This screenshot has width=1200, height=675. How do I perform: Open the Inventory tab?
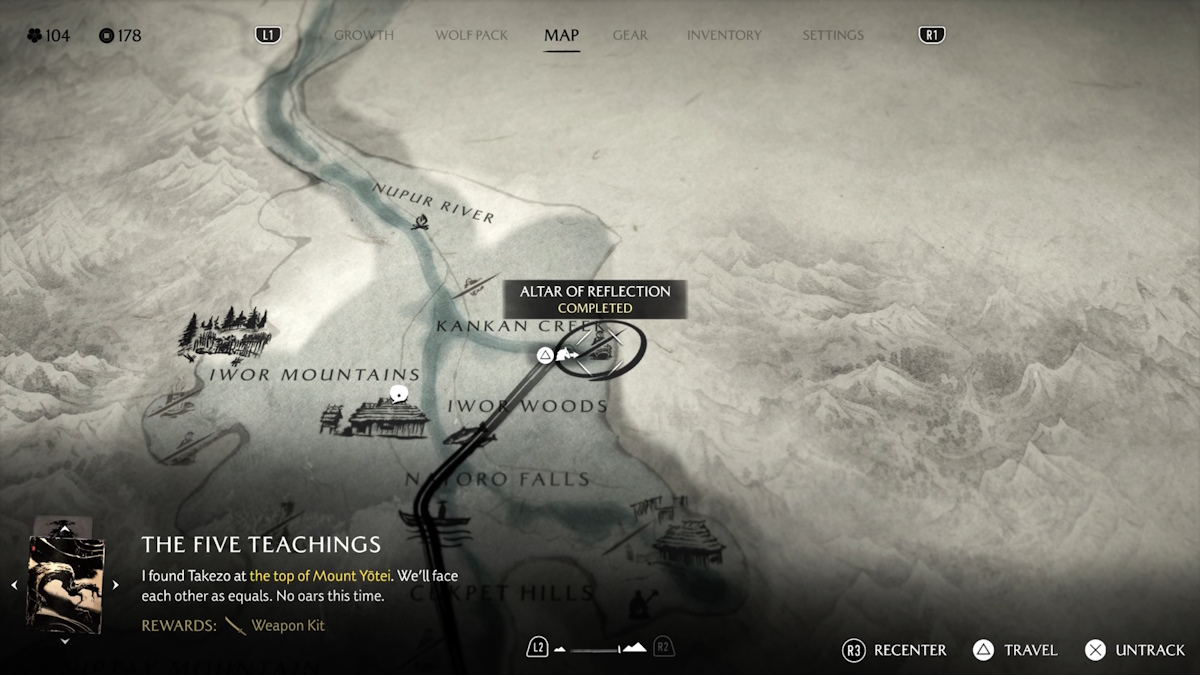click(724, 35)
